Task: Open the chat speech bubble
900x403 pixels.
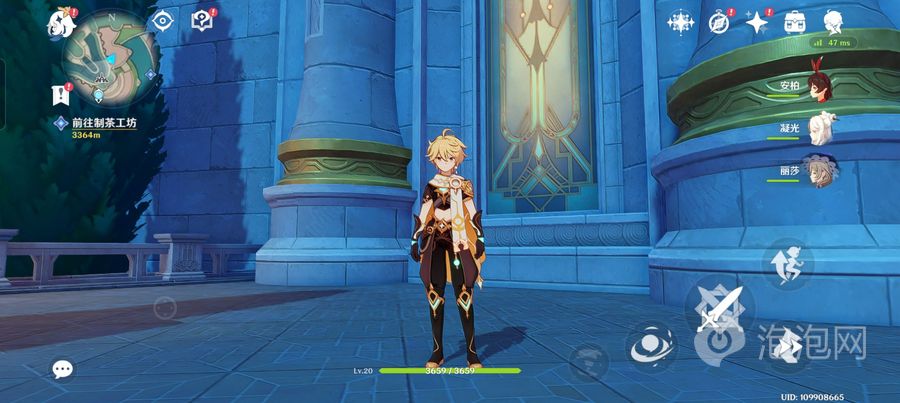Action: (x=62, y=369)
